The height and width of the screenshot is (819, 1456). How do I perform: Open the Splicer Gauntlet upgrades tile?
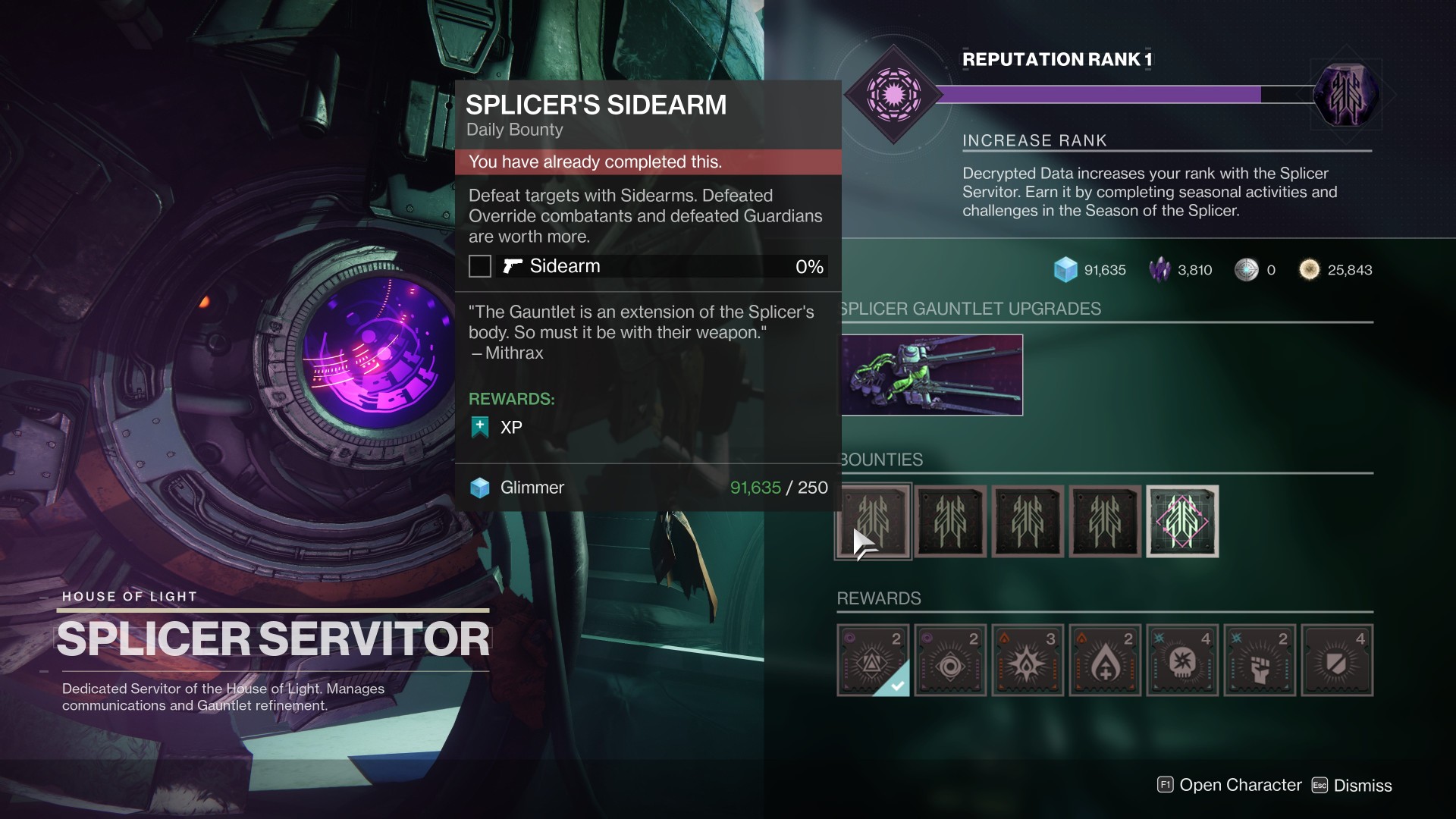click(x=932, y=375)
